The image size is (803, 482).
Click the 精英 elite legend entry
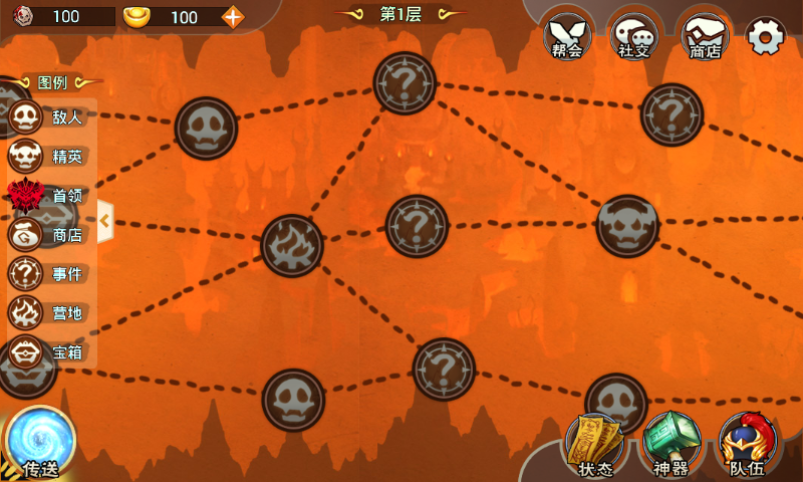click(48, 156)
